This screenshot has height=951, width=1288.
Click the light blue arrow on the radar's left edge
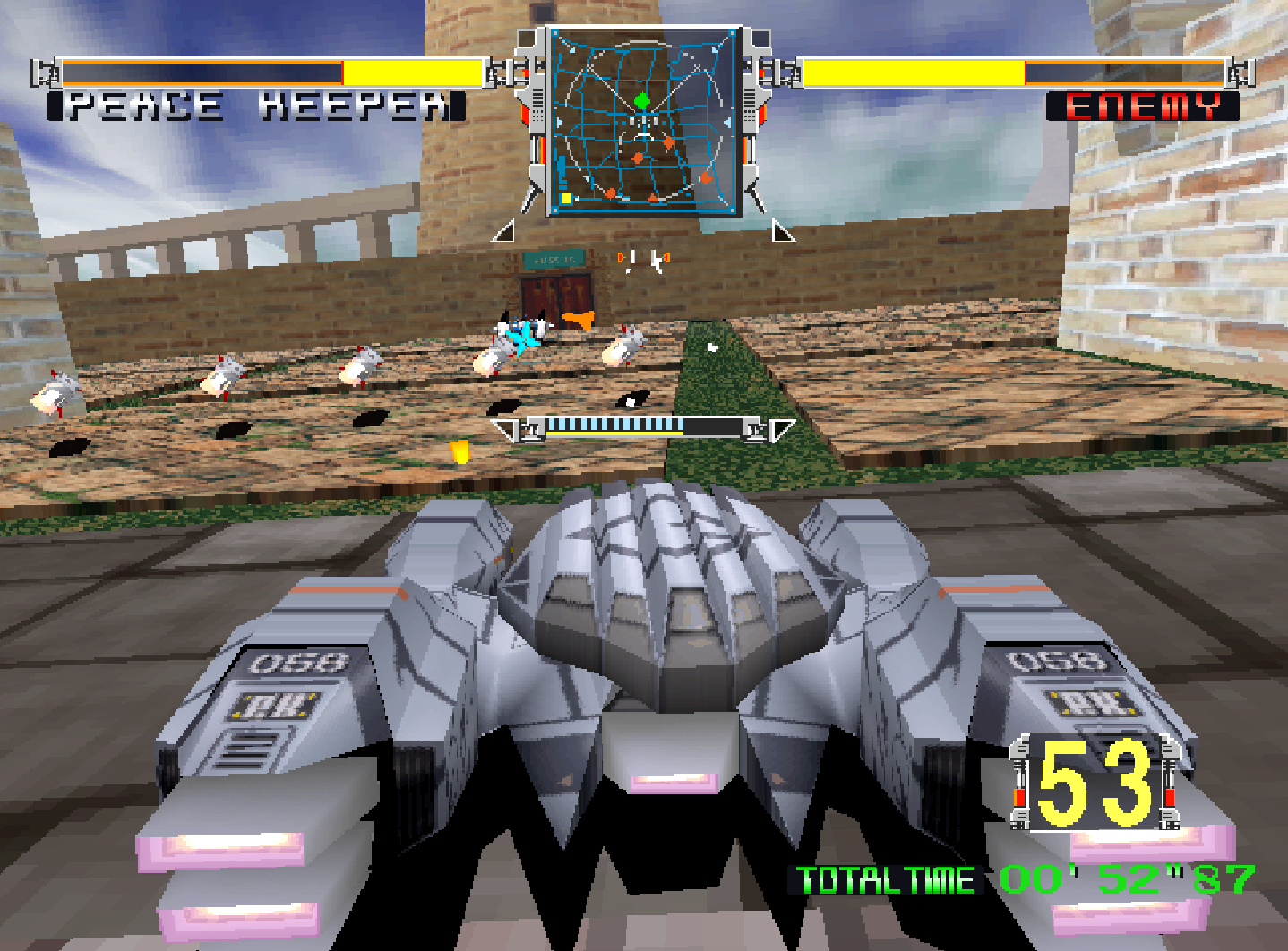pyautogui.click(x=560, y=122)
